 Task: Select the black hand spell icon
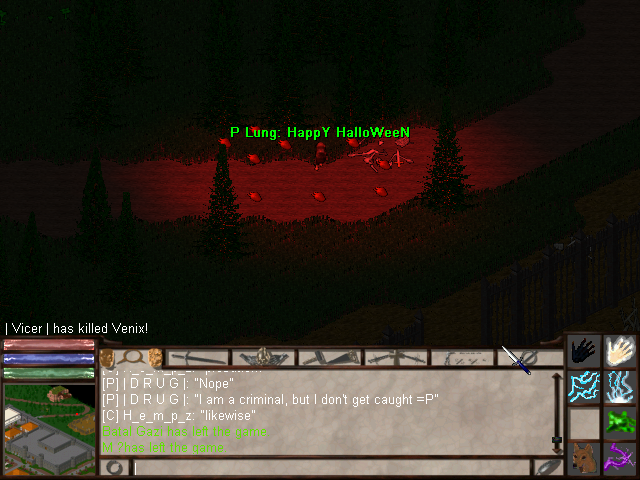point(585,351)
